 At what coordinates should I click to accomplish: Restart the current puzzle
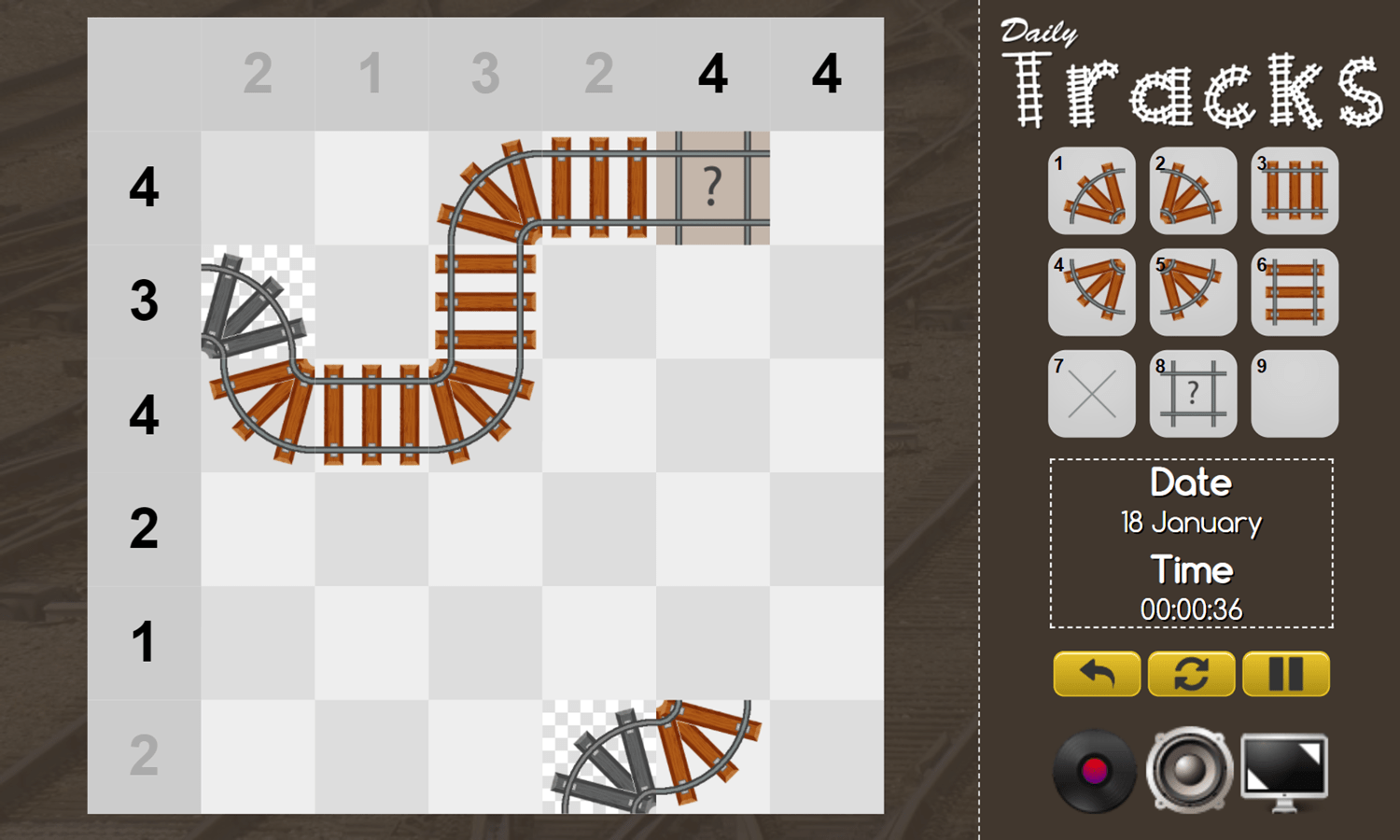pos(1193,674)
